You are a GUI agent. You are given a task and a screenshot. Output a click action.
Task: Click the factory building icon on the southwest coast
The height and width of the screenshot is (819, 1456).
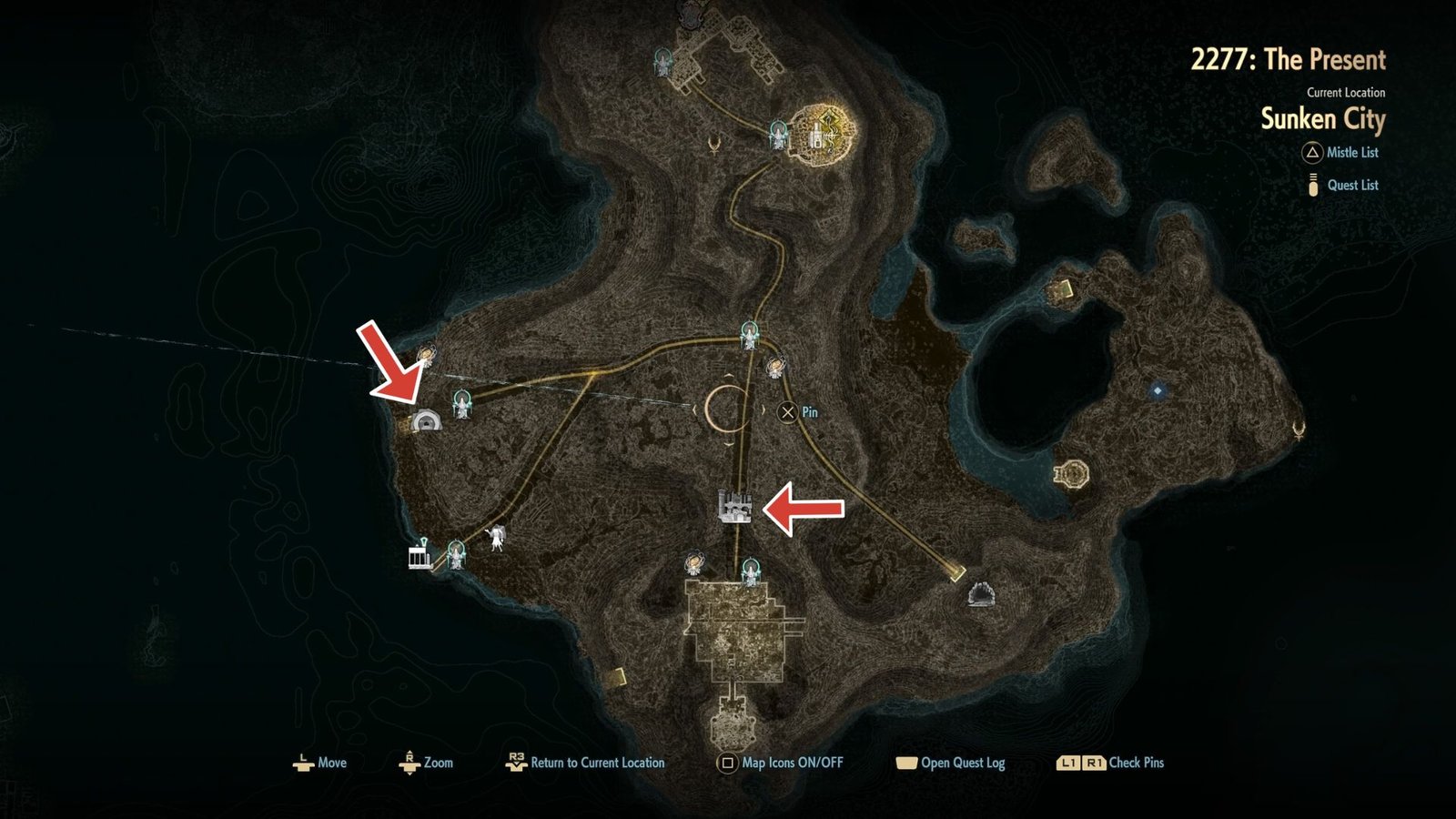(418, 559)
